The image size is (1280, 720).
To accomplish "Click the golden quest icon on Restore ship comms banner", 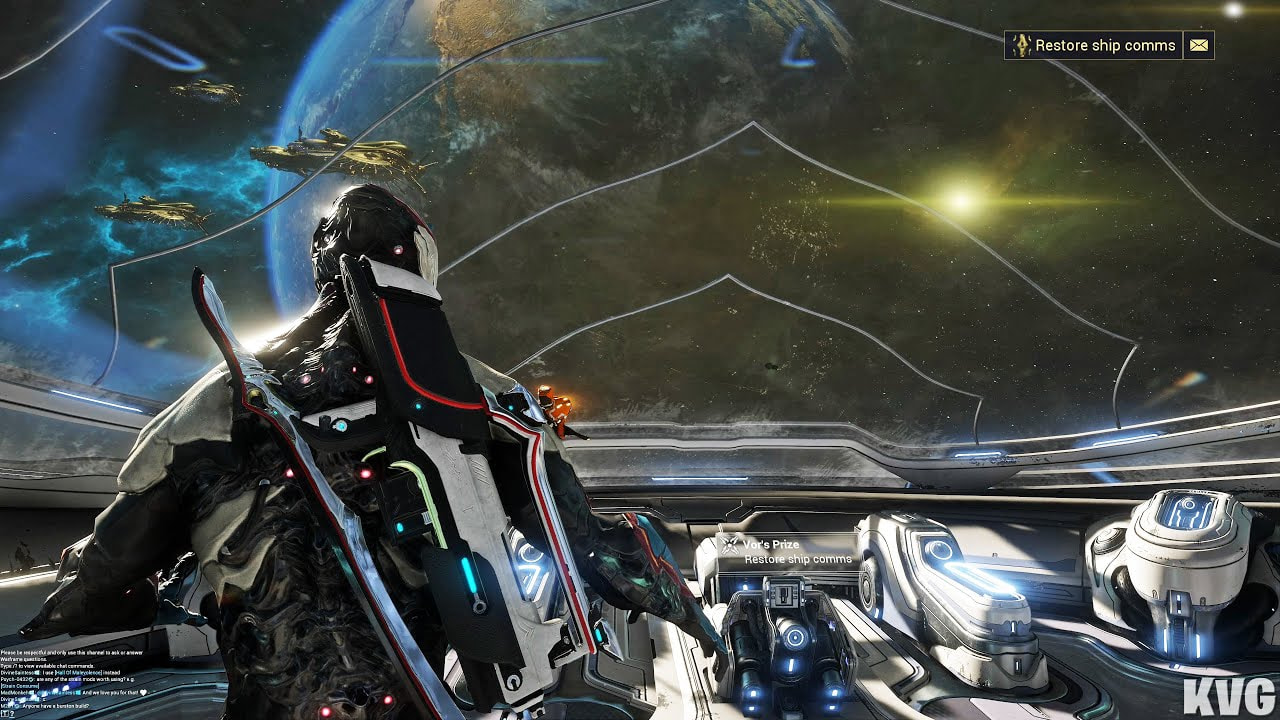I will (x=1021, y=46).
